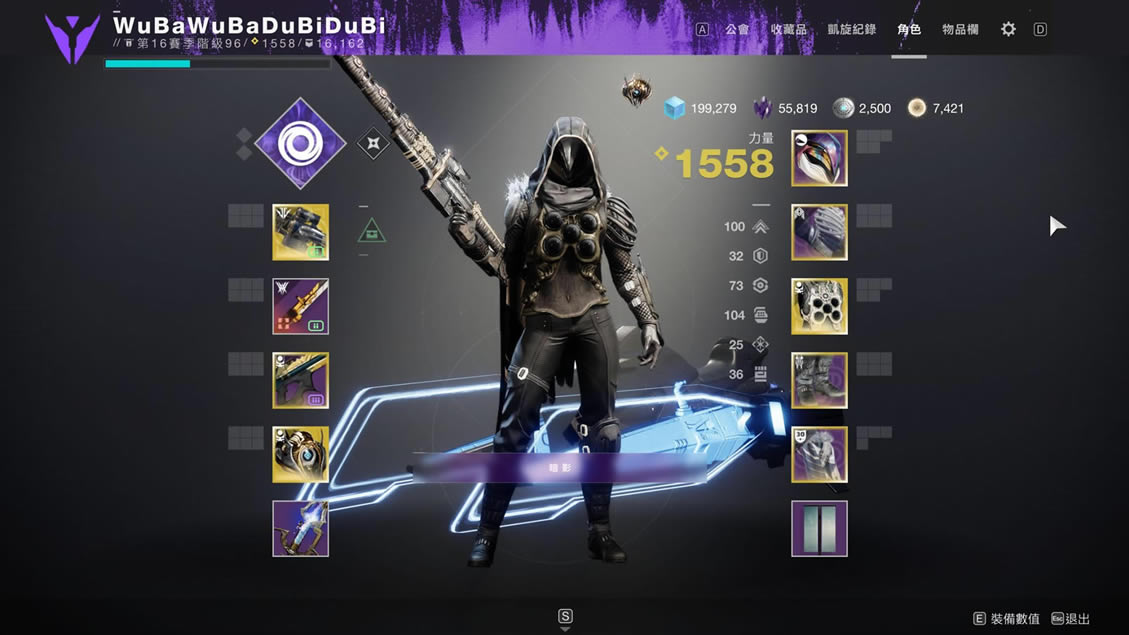Screen dimensions: 1129x635
Task: Select the 角色 tab
Action: point(909,30)
